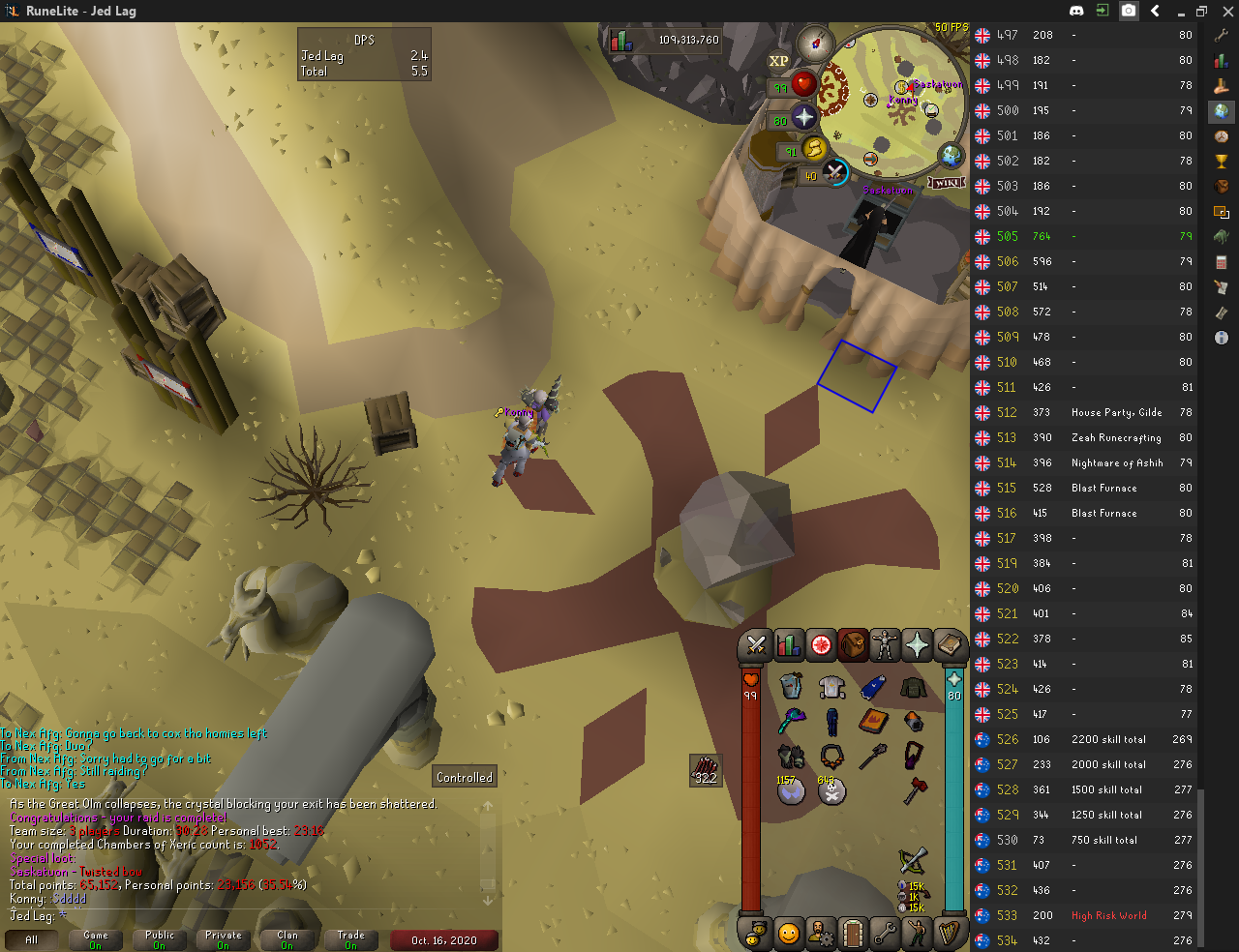Click the Wiki lookup banner
This screenshot has width=1239, height=952.
(946, 183)
